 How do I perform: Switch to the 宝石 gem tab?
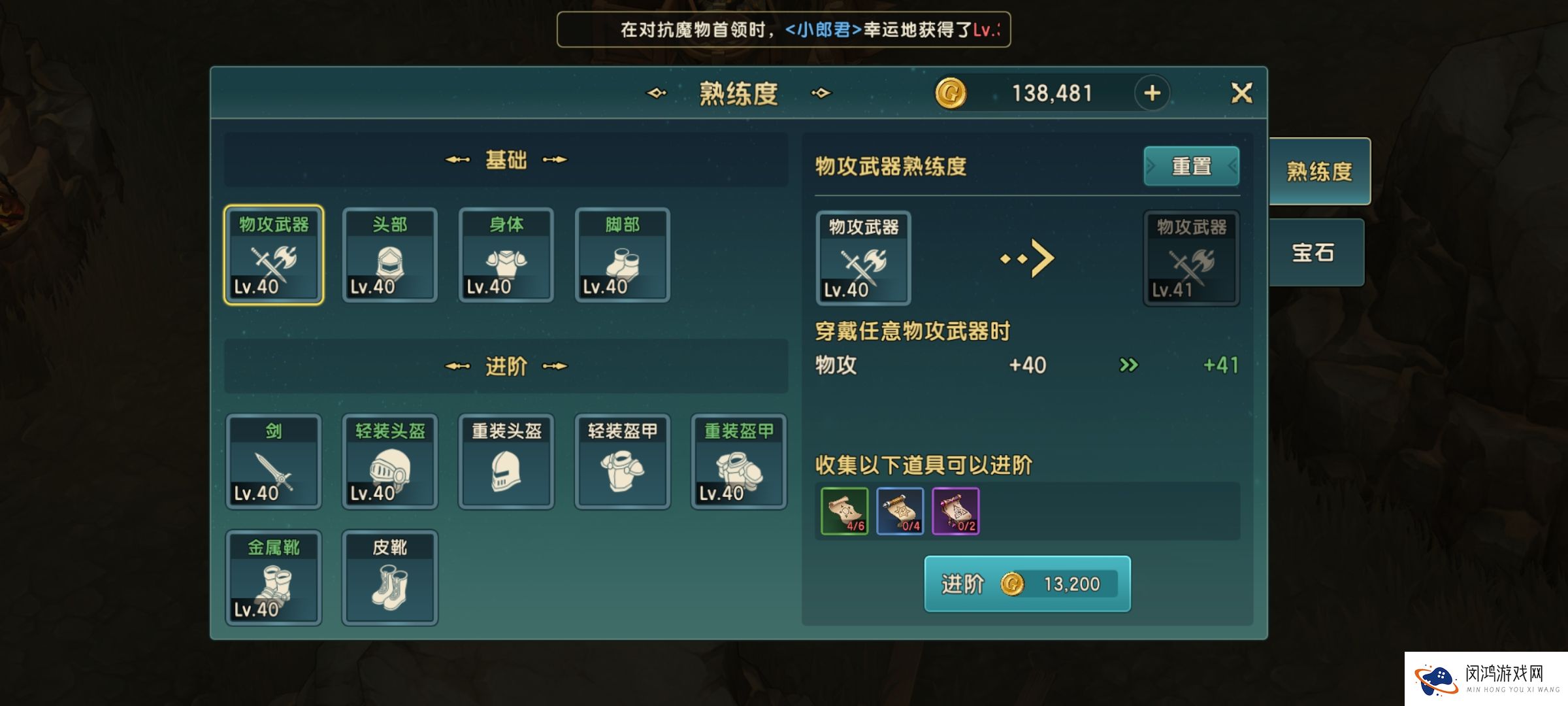point(1315,252)
